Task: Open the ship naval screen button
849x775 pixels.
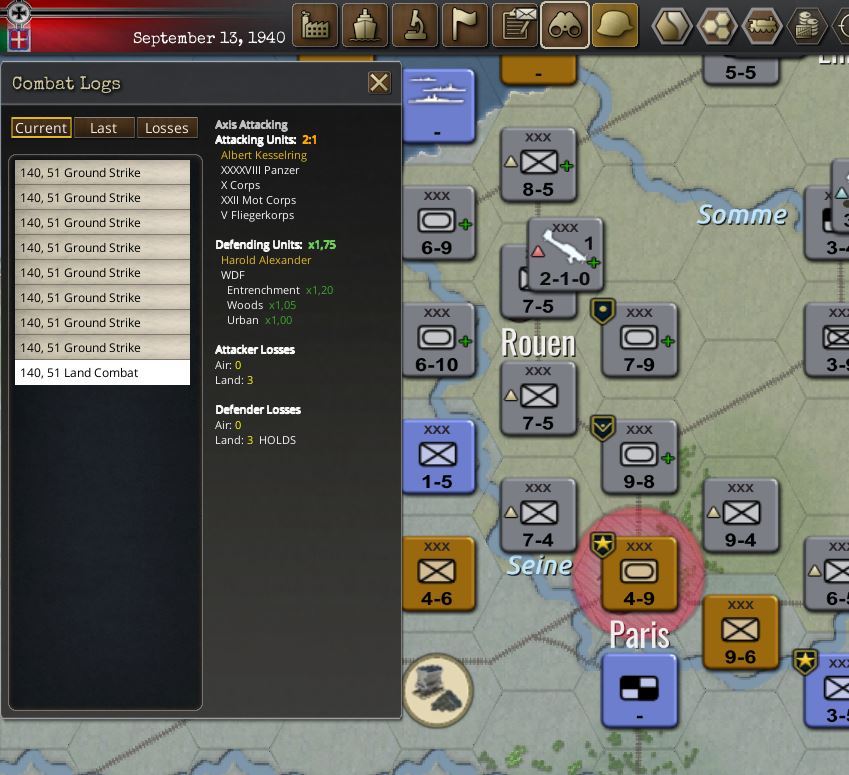Action: tap(365, 26)
